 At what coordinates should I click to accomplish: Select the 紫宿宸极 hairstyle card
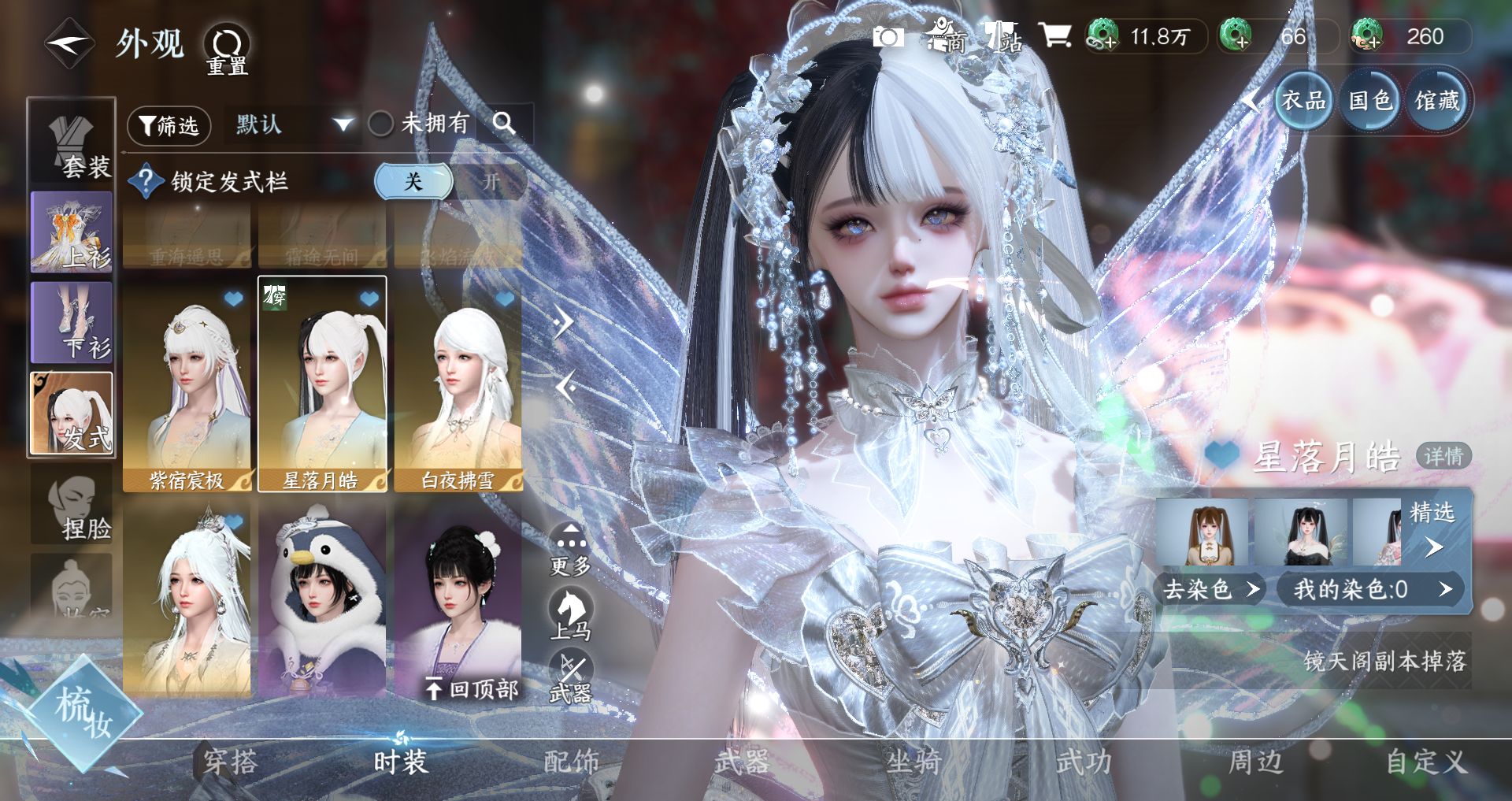coord(187,386)
